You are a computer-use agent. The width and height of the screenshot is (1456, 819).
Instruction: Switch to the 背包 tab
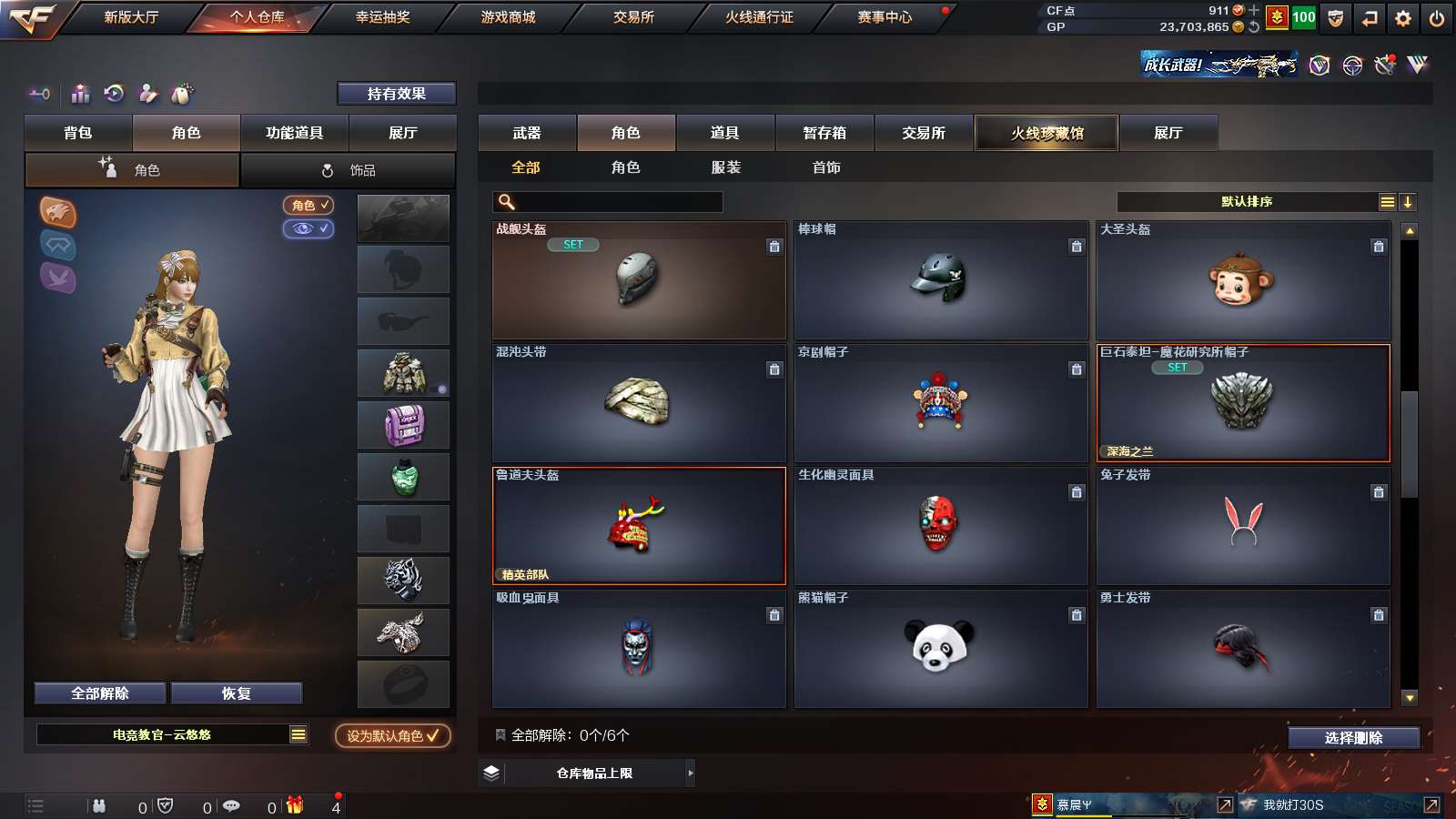[x=78, y=133]
